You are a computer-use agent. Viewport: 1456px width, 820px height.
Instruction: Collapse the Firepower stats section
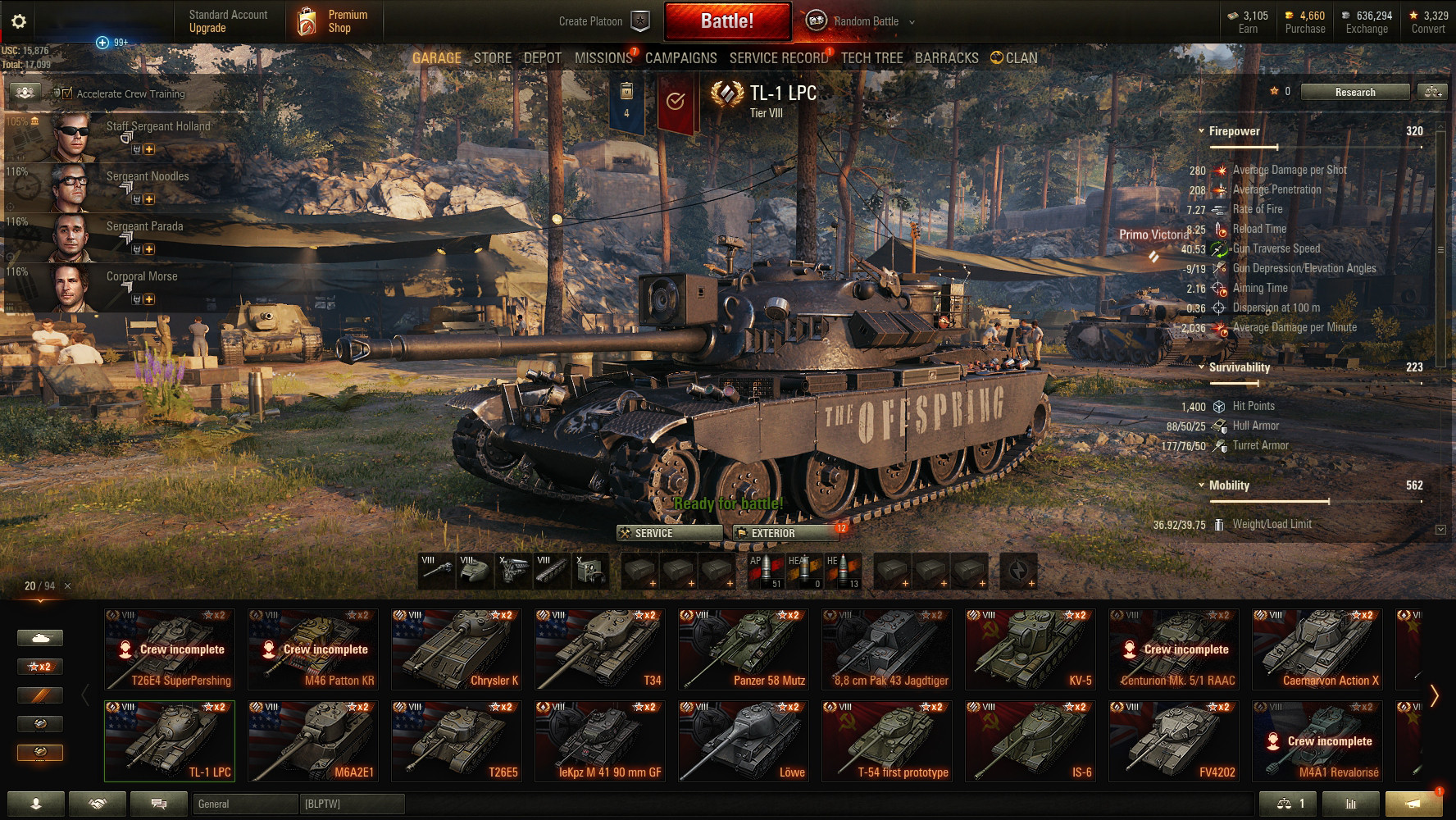[x=1201, y=131]
